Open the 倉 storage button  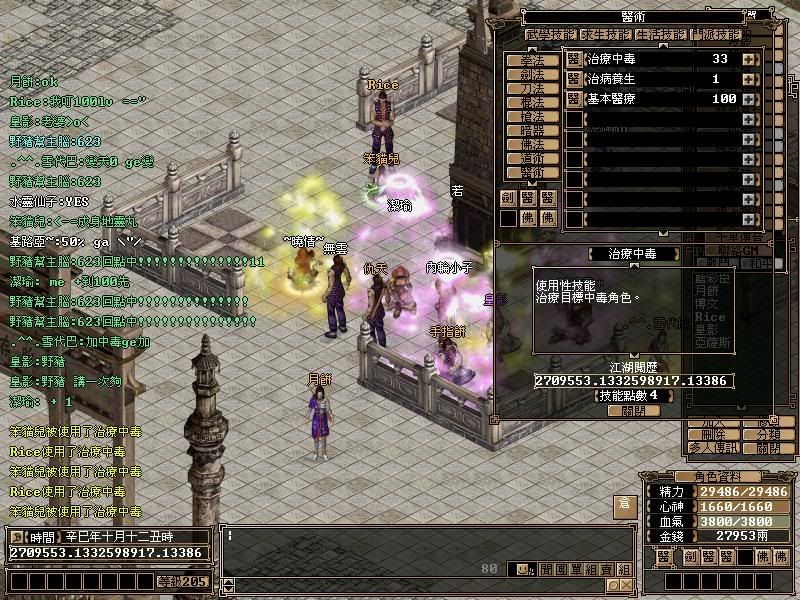pos(623,506)
